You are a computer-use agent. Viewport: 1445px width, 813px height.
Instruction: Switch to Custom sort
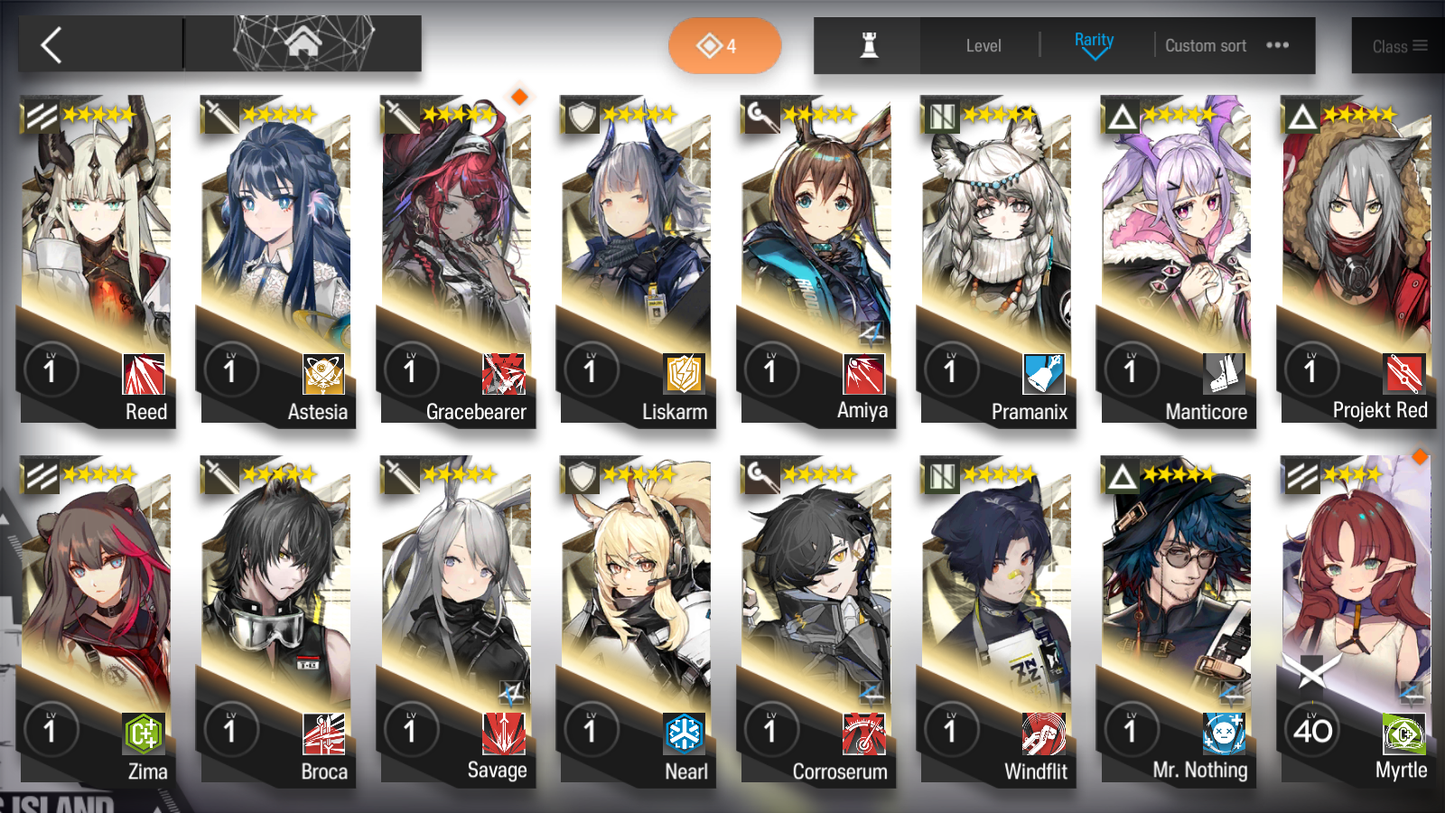tap(1206, 45)
